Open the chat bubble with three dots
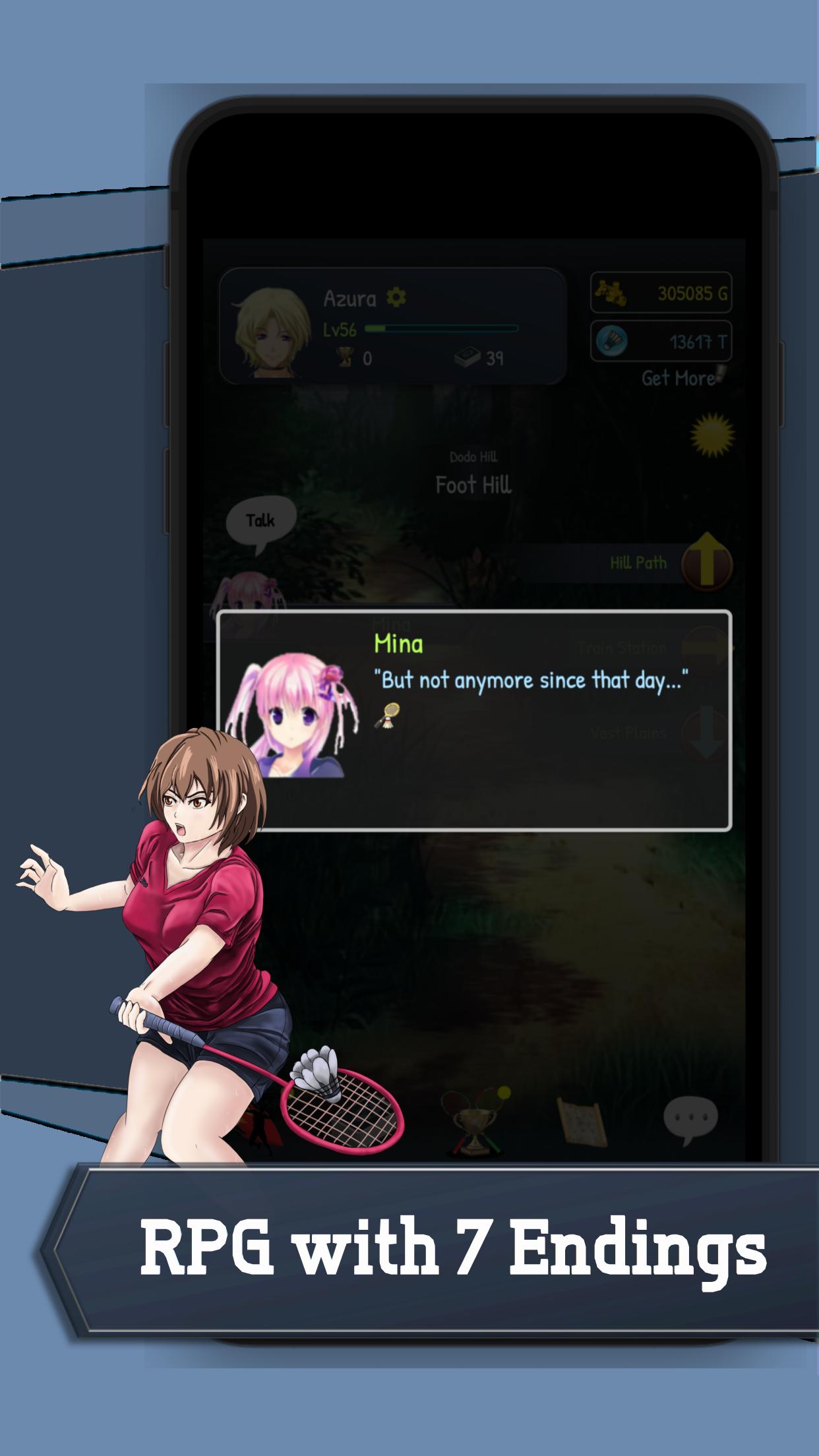819x1456 pixels. pyautogui.click(x=690, y=1120)
